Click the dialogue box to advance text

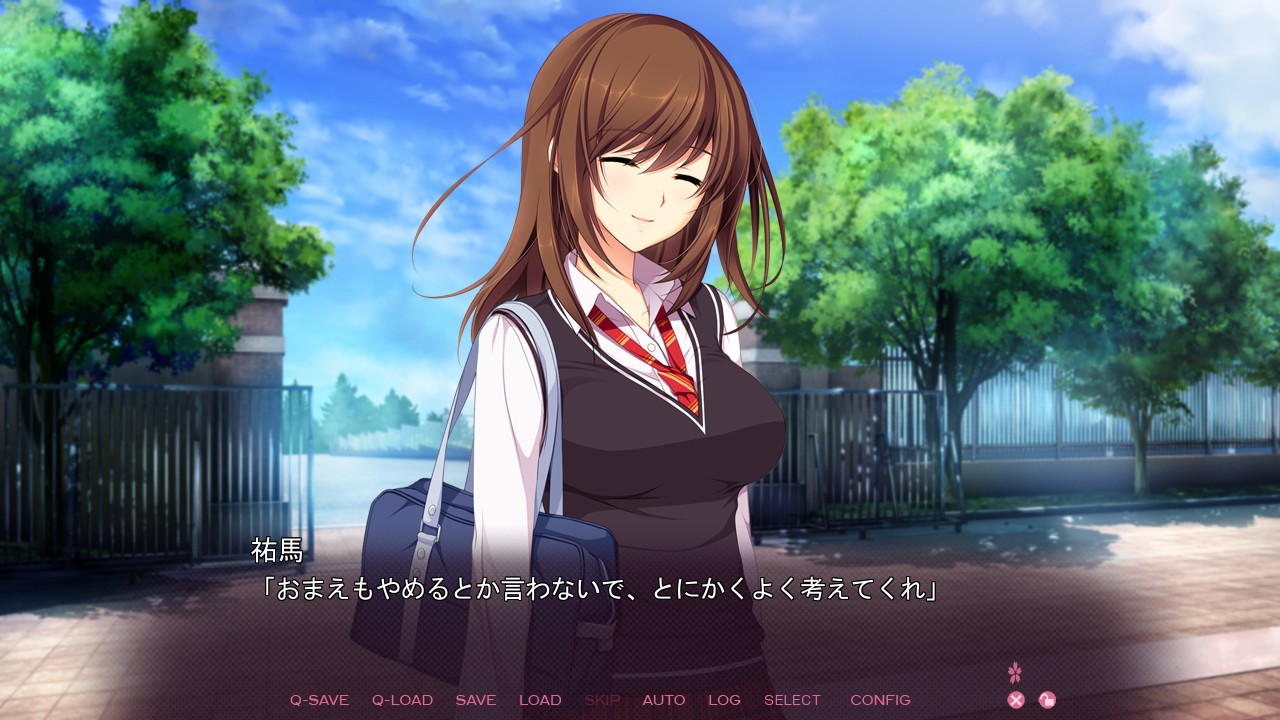[640, 590]
